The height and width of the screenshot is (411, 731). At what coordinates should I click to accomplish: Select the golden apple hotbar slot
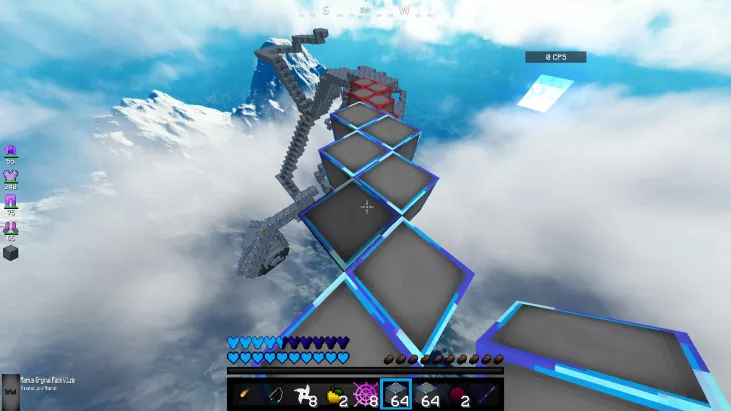tap(335, 394)
